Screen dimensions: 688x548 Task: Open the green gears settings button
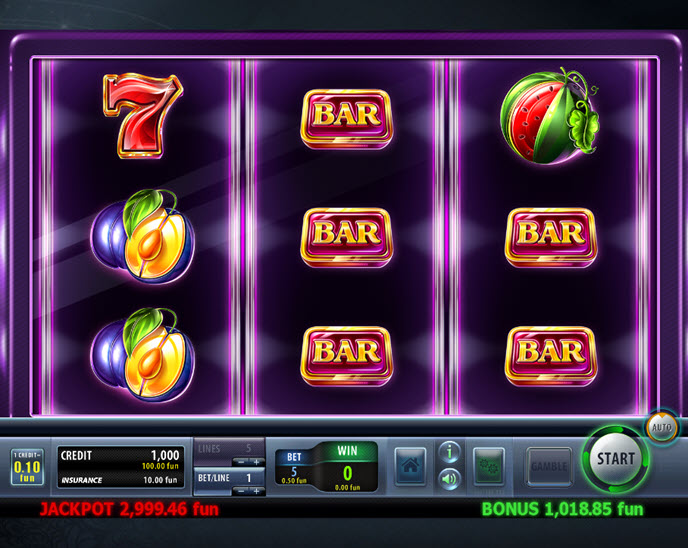tap(488, 466)
